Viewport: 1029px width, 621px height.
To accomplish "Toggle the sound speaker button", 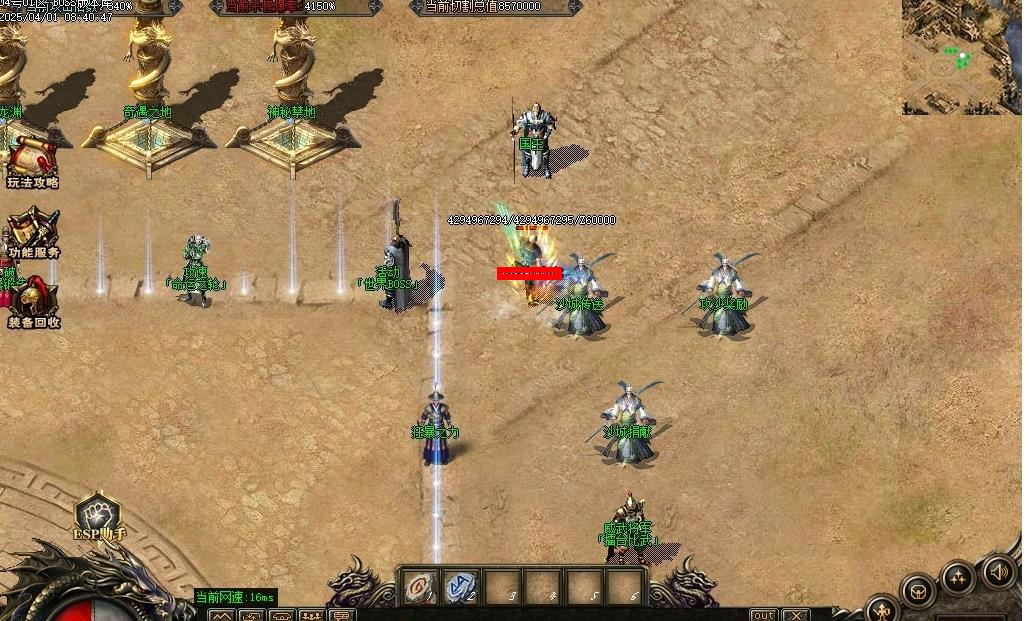I will pyautogui.click(x=997, y=572).
